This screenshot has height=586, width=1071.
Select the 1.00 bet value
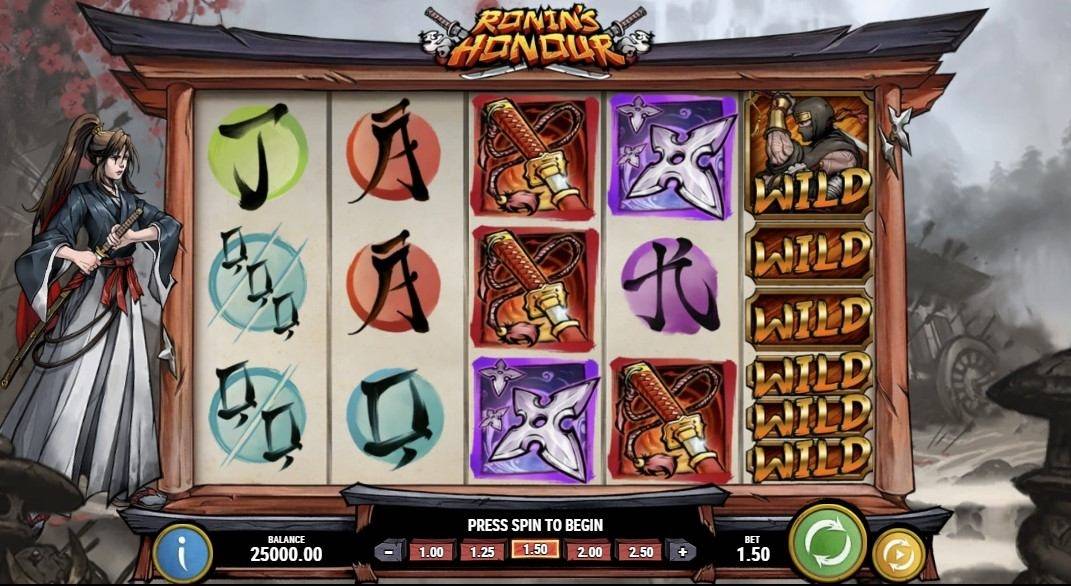coord(431,551)
